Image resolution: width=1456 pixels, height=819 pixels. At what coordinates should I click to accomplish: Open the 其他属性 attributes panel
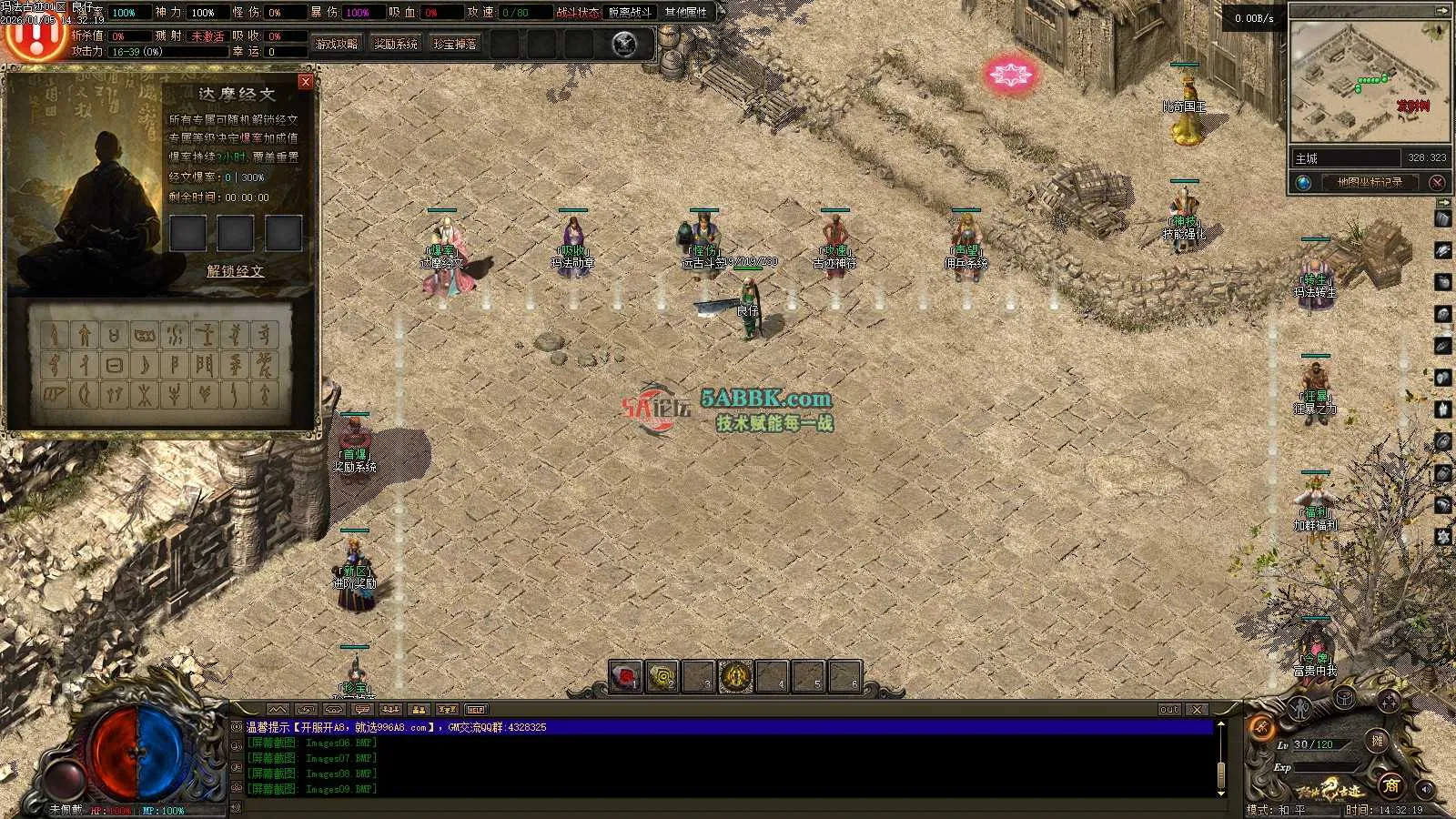[x=686, y=13]
